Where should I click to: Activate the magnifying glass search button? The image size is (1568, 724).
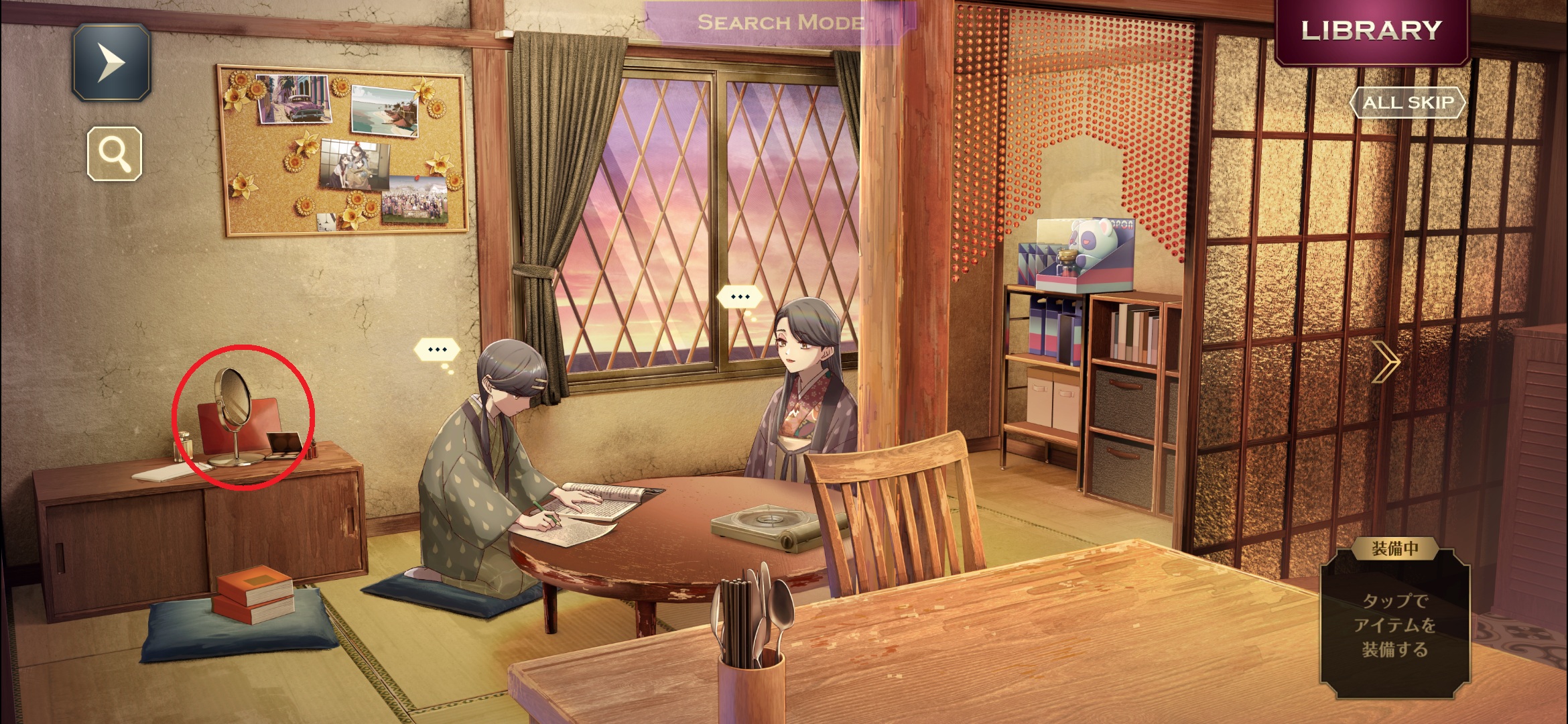tap(115, 154)
